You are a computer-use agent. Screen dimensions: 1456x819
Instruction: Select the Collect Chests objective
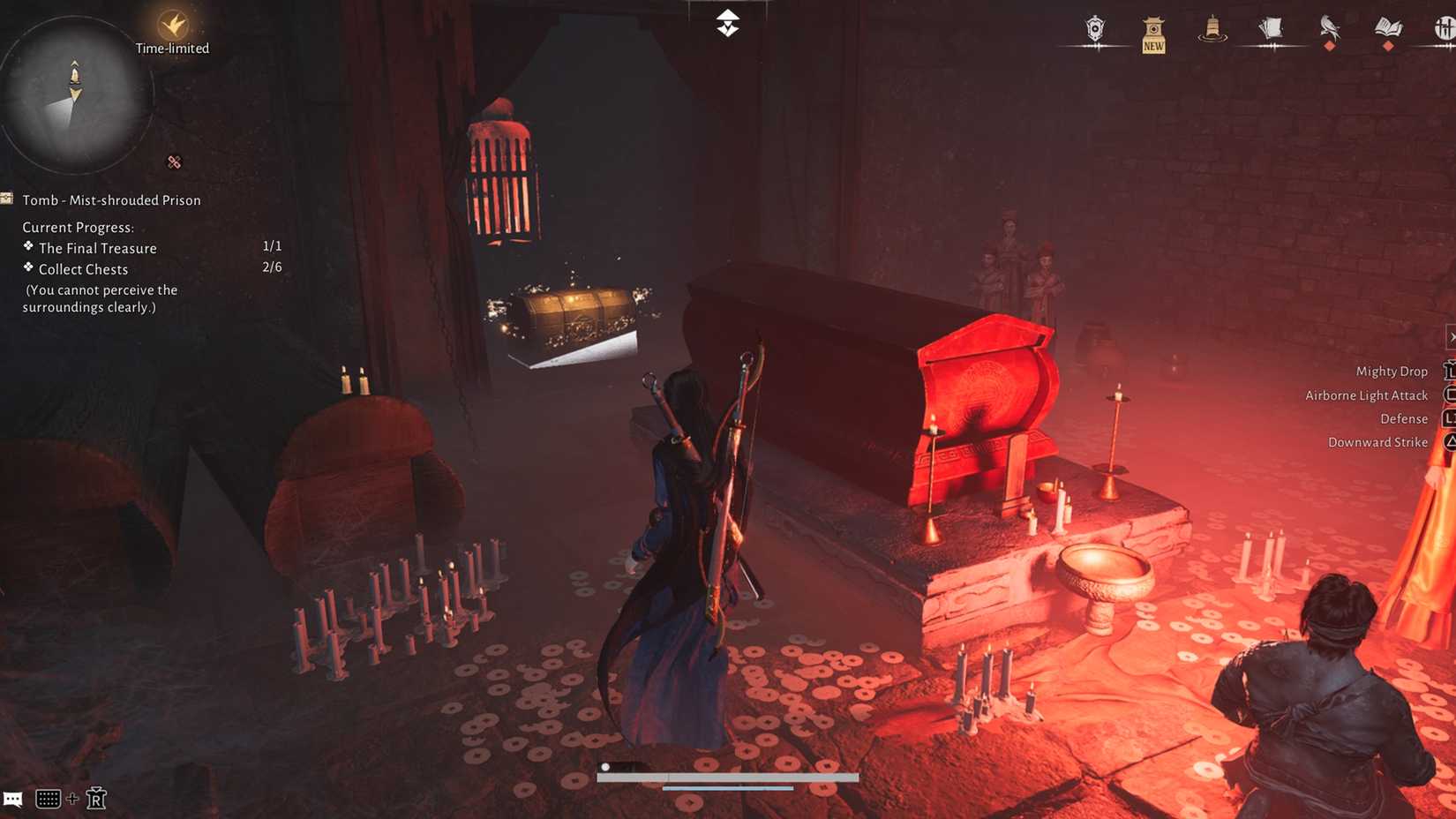point(81,269)
